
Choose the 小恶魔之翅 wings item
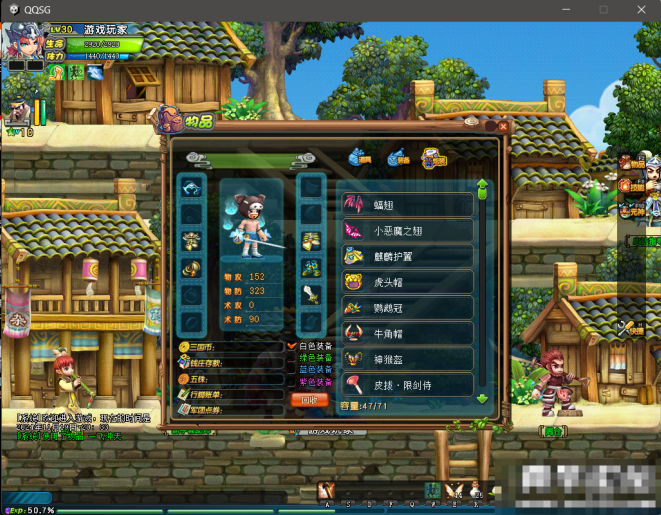(x=407, y=231)
